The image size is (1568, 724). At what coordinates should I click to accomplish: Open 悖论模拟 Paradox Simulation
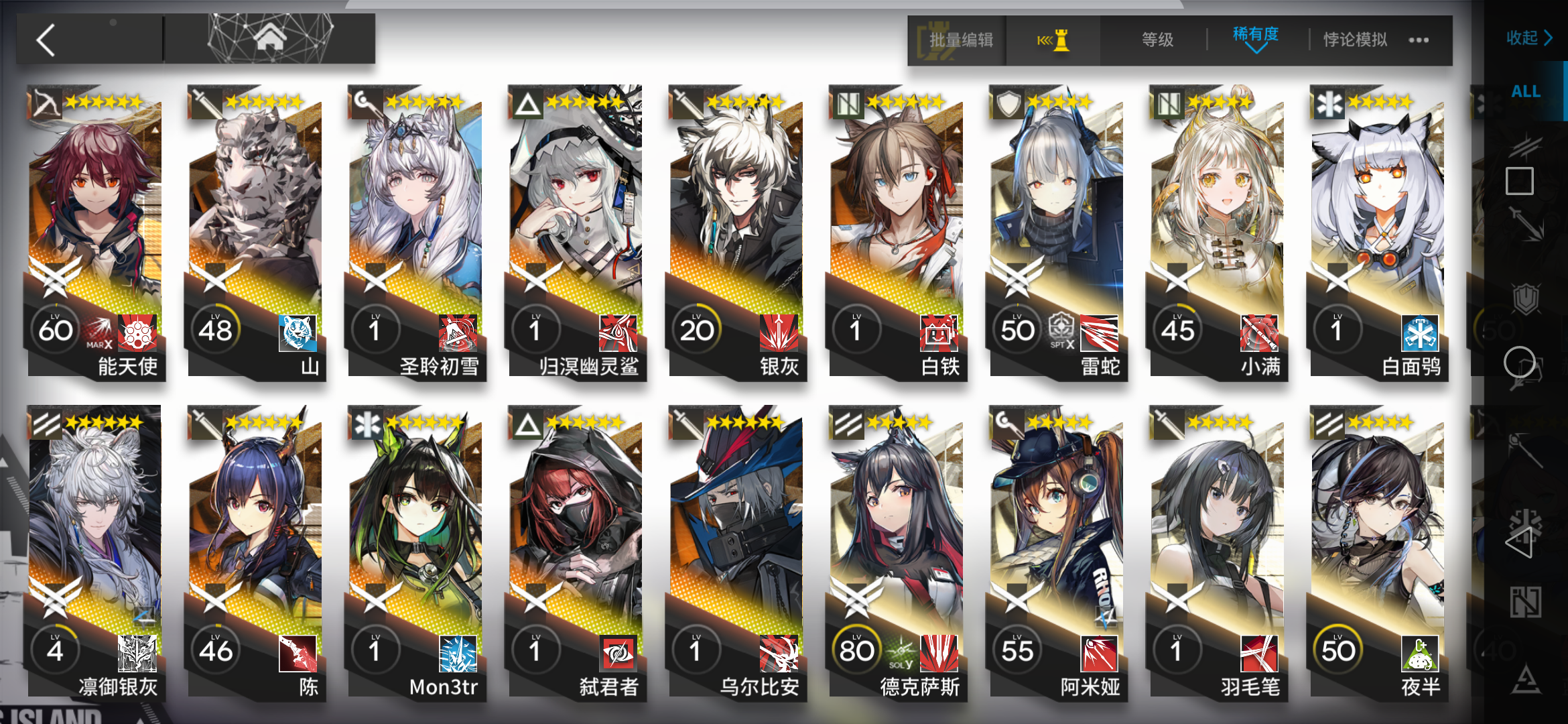tap(1354, 39)
